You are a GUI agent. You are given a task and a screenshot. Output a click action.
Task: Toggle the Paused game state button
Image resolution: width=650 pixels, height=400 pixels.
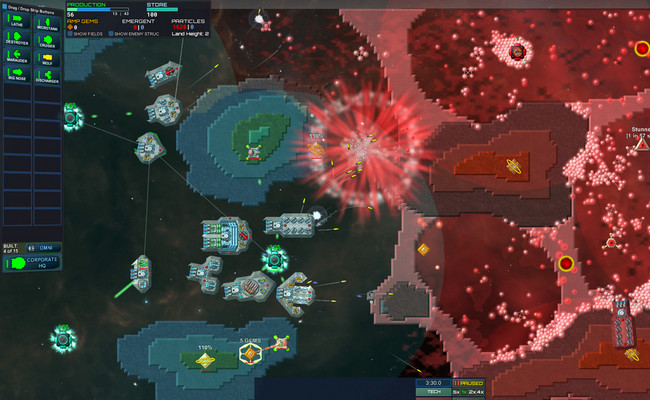point(470,383)
